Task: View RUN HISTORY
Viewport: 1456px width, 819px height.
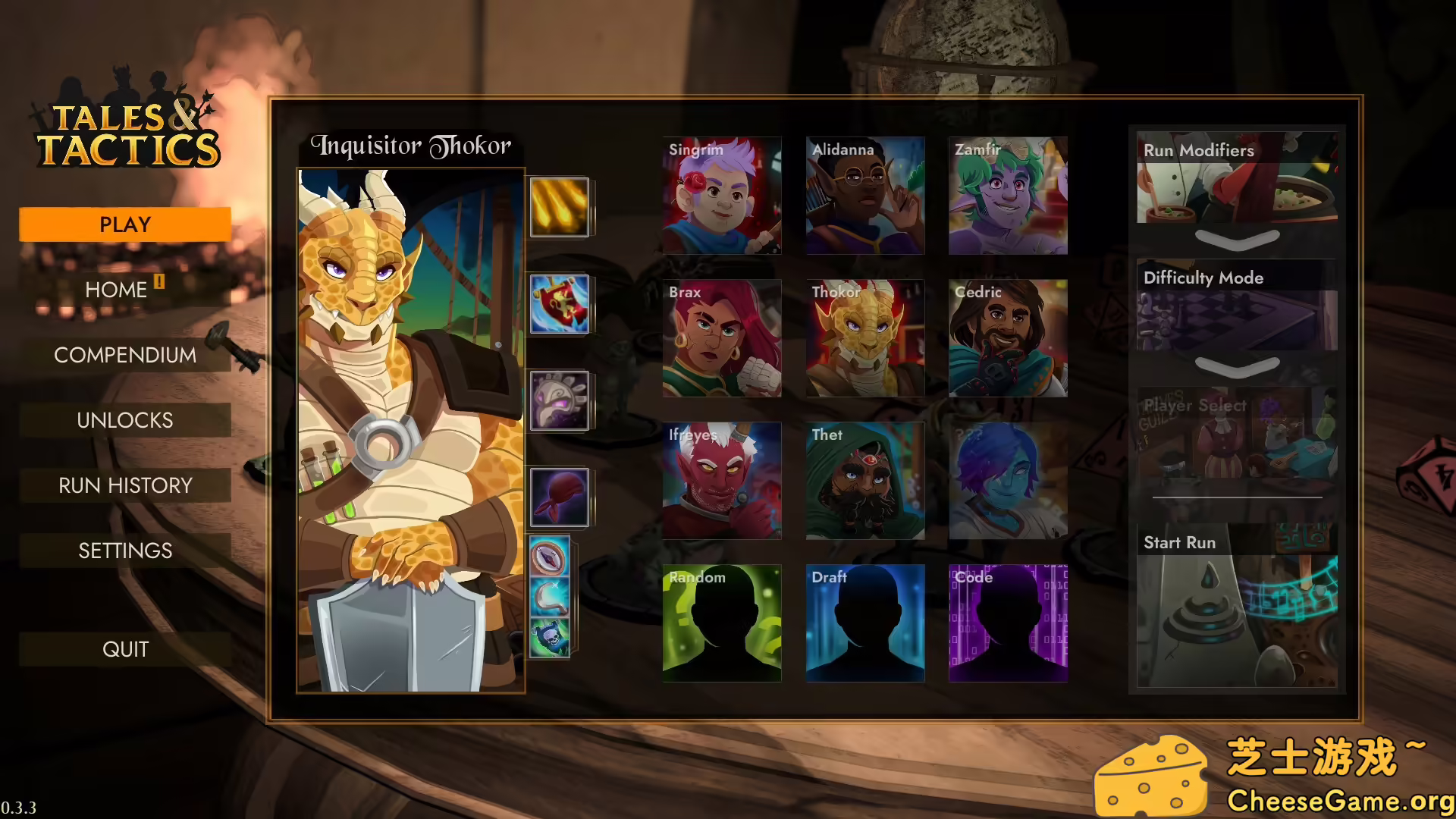Action: click(125, 485)
